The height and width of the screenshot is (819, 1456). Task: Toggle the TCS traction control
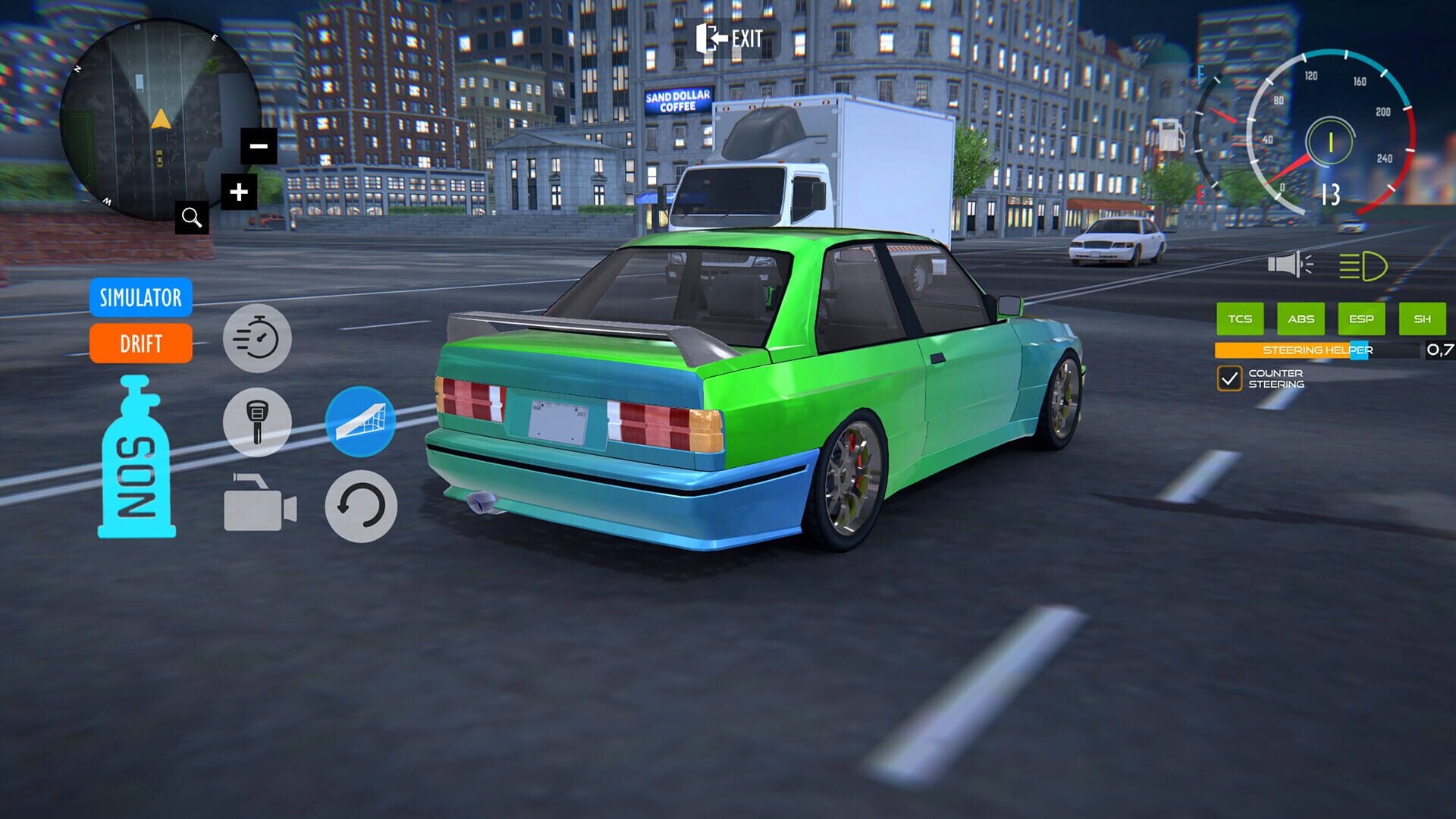pos(1240,319)
